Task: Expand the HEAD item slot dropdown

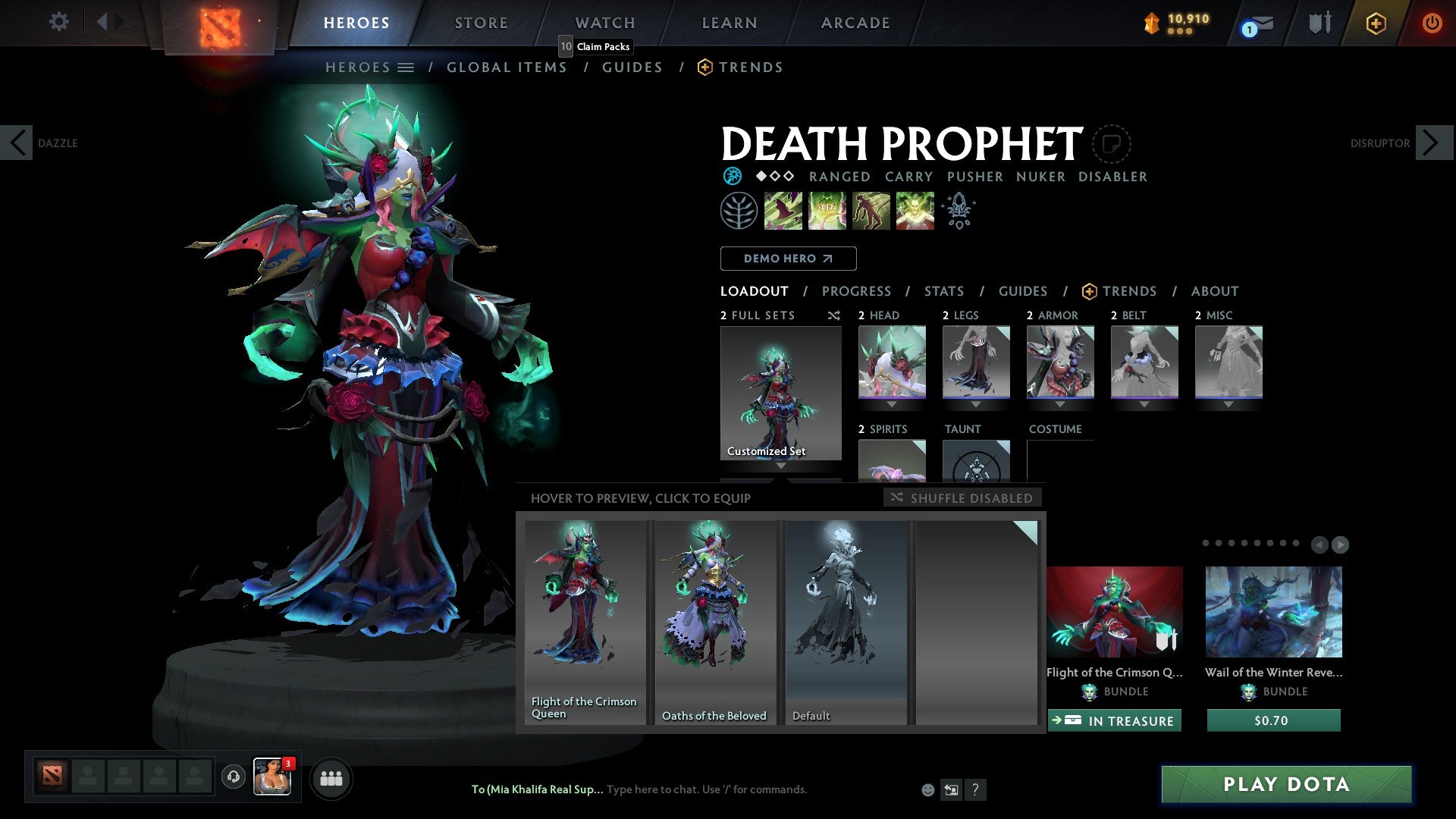Action: pos(891,404)
